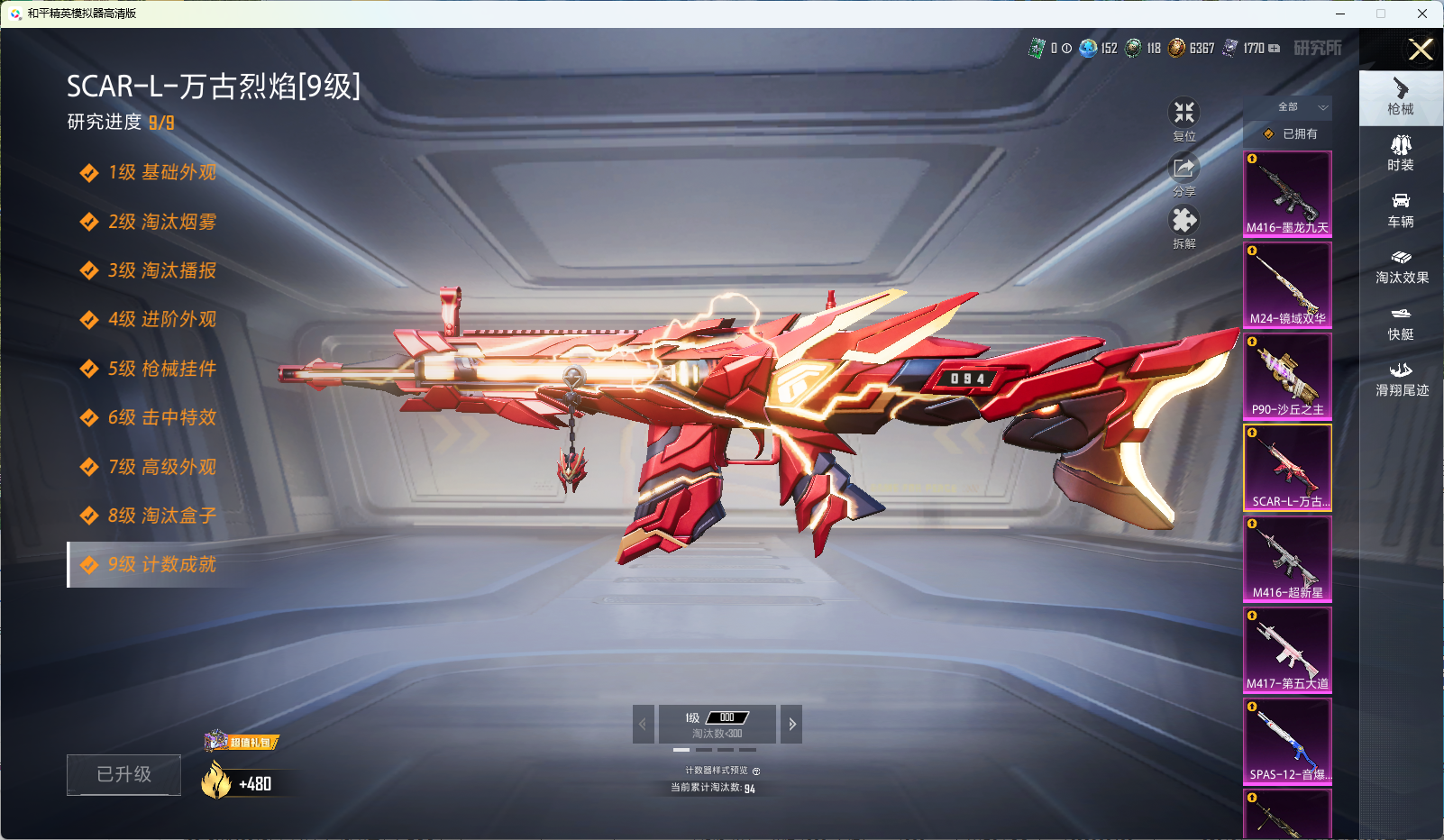Image resolution: width=1444 pixels, height=840 pixels.
Task: Select the M416-墨龙九天 skin thumbnail
Action: [x=1287, y=194]
